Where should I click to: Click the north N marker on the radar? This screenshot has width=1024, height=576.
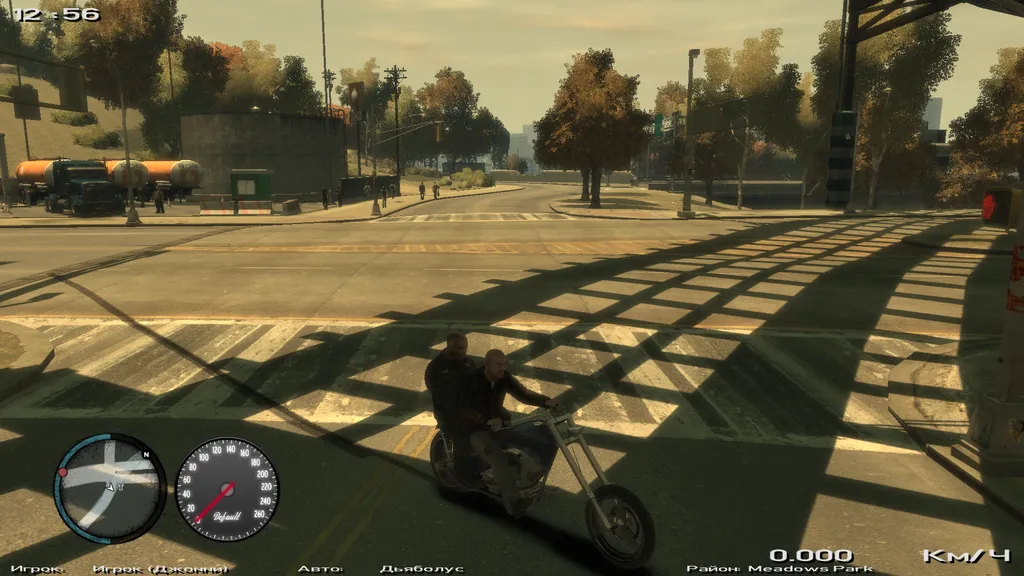click(146, 455)
